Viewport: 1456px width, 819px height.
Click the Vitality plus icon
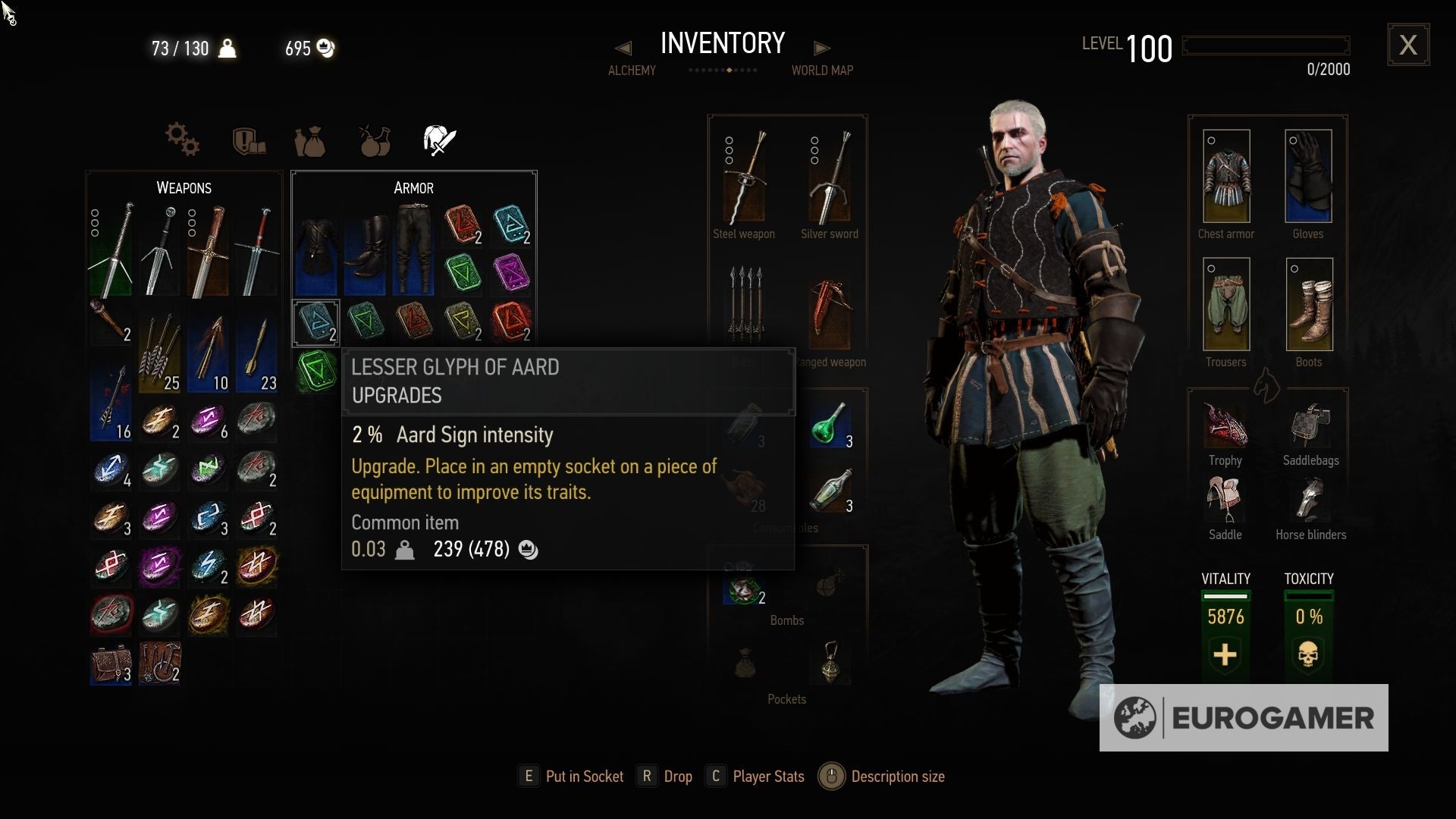click(x=1224, y=655)
